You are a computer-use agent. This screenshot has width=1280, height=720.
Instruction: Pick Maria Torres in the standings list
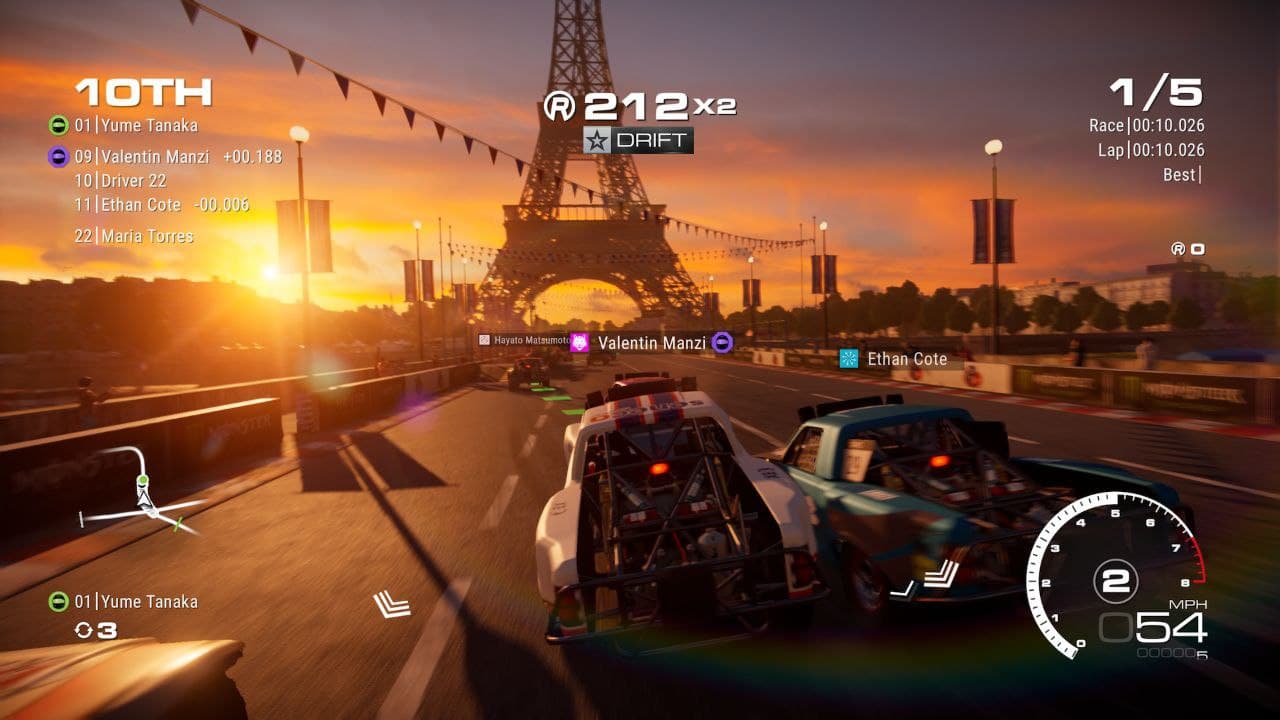tap(133, 237)
